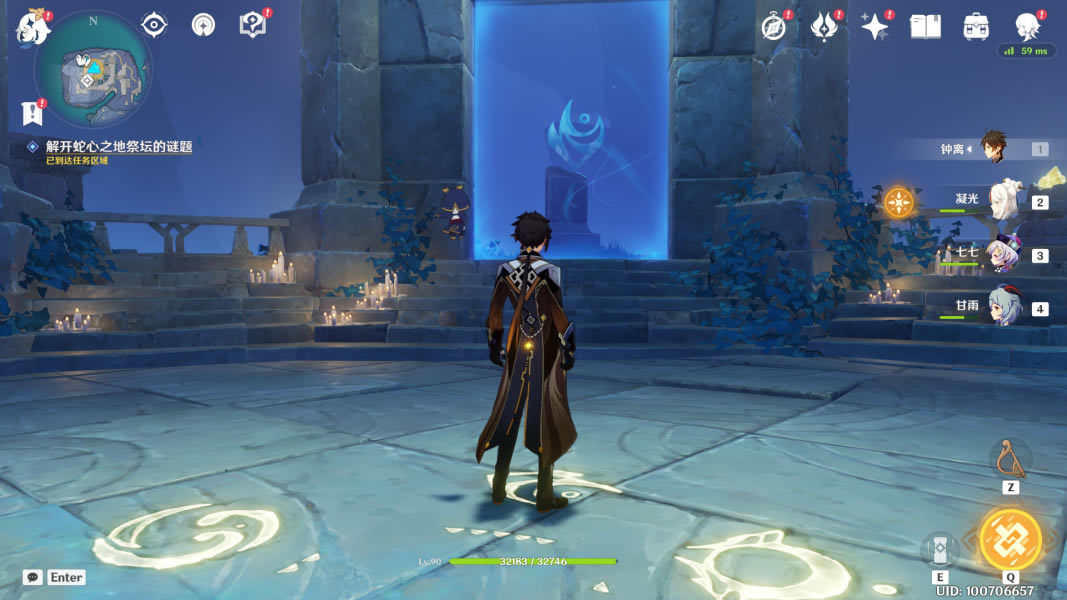Toggle the eye-shaped icon in the top bar
This screenshot has height=600, width=1067.
coord(154,25)
